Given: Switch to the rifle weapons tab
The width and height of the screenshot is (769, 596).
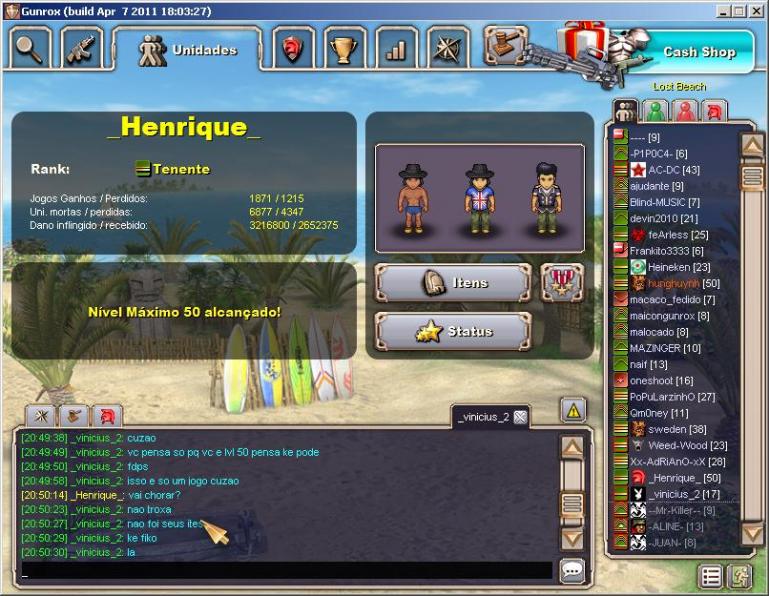Looking at the screenshot, I should [81, 49].
